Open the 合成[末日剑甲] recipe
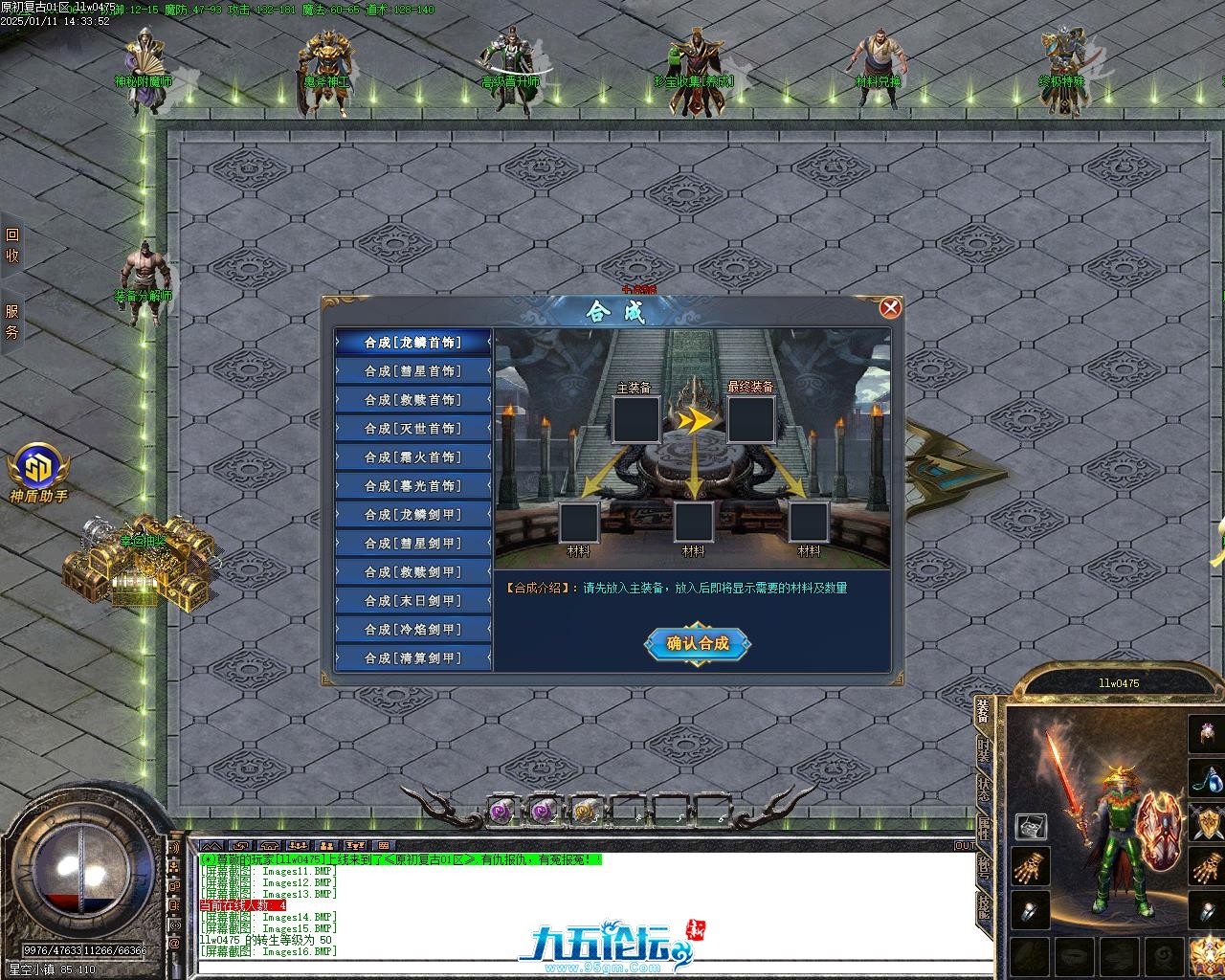 (412, 600)
